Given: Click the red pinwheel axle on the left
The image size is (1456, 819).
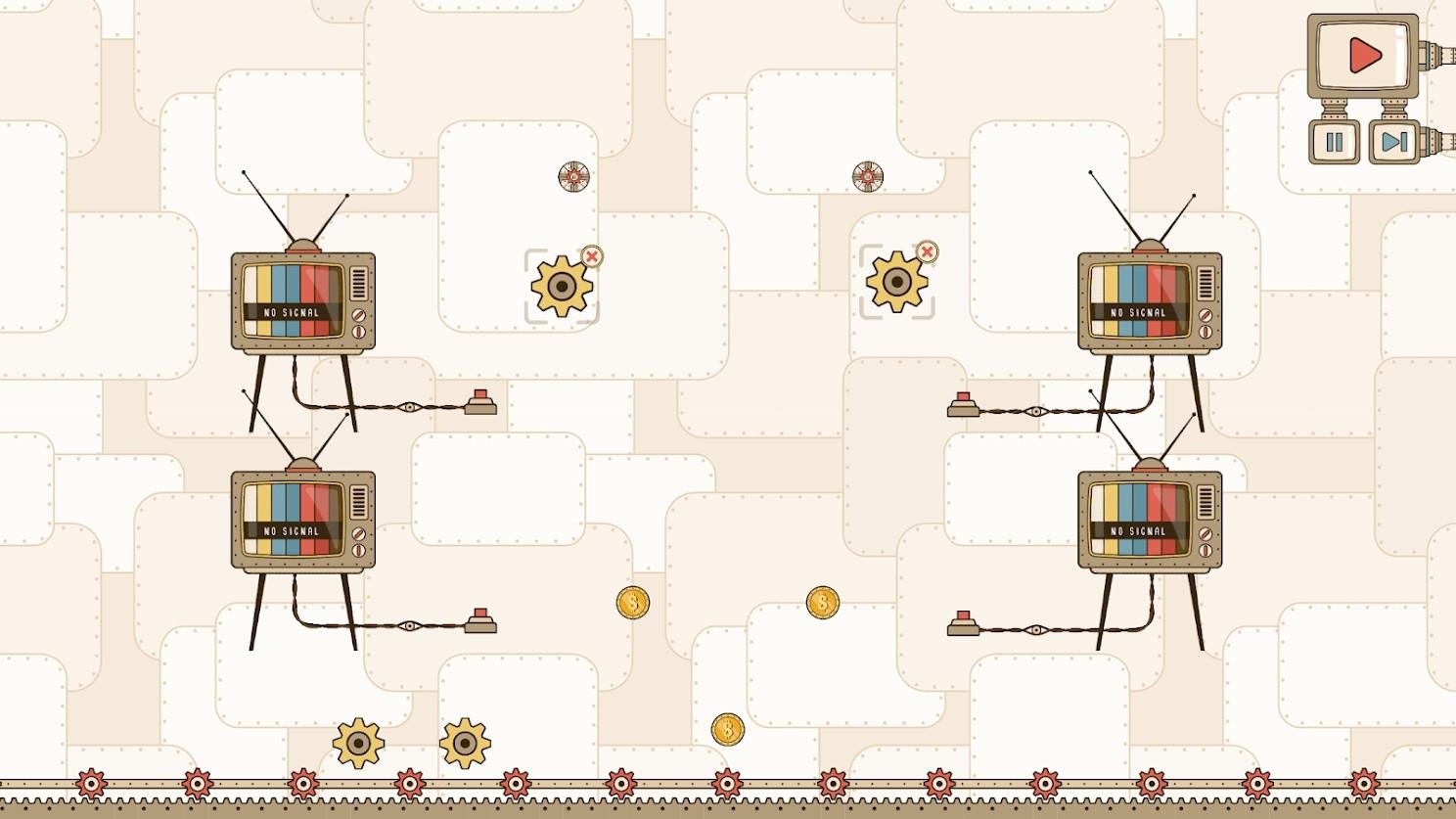Looking at the screenshot, I should pyautogui.click(x=572, y=178).
